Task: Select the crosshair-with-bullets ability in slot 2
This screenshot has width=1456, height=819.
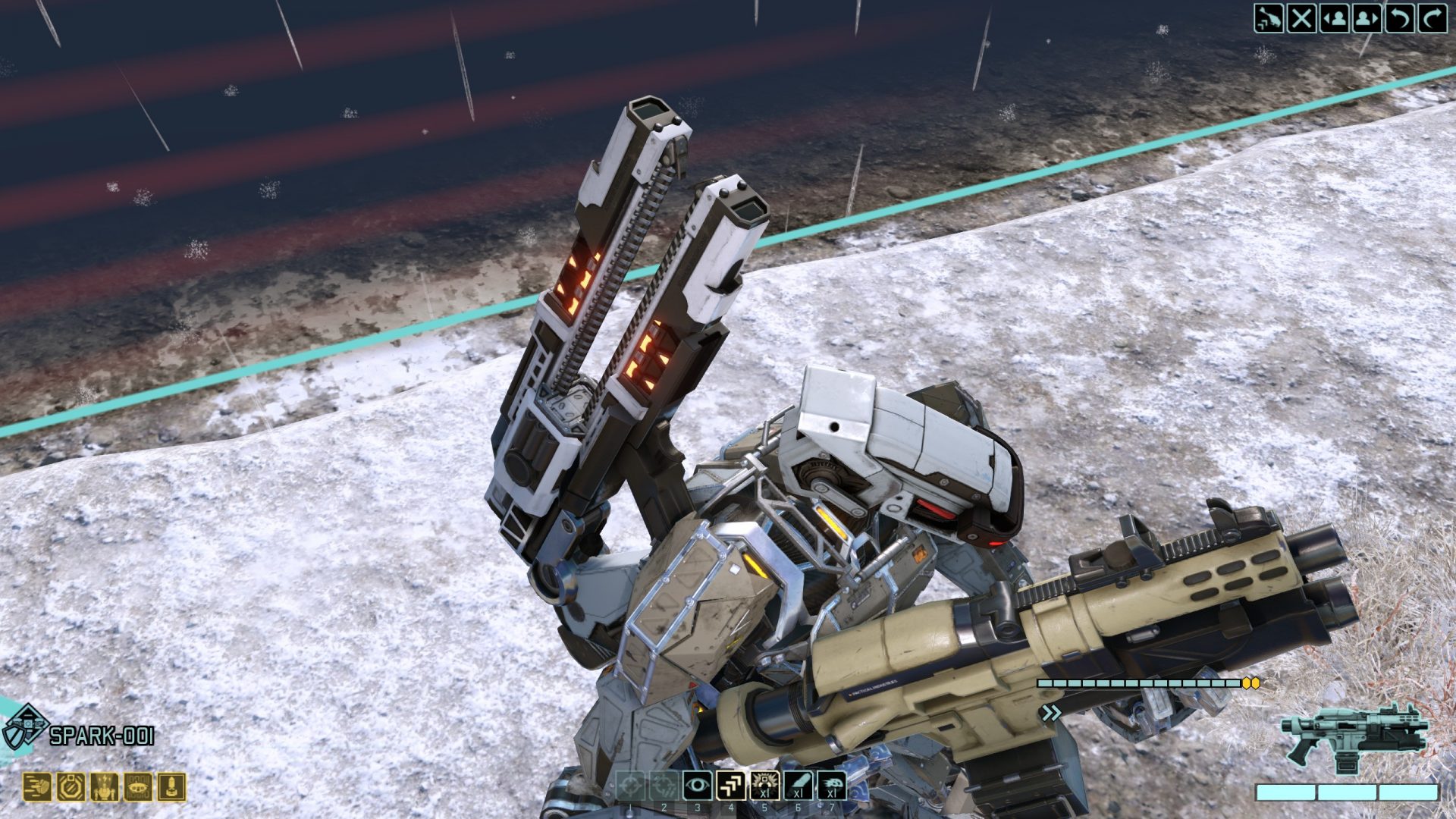Action: (664, 786)
